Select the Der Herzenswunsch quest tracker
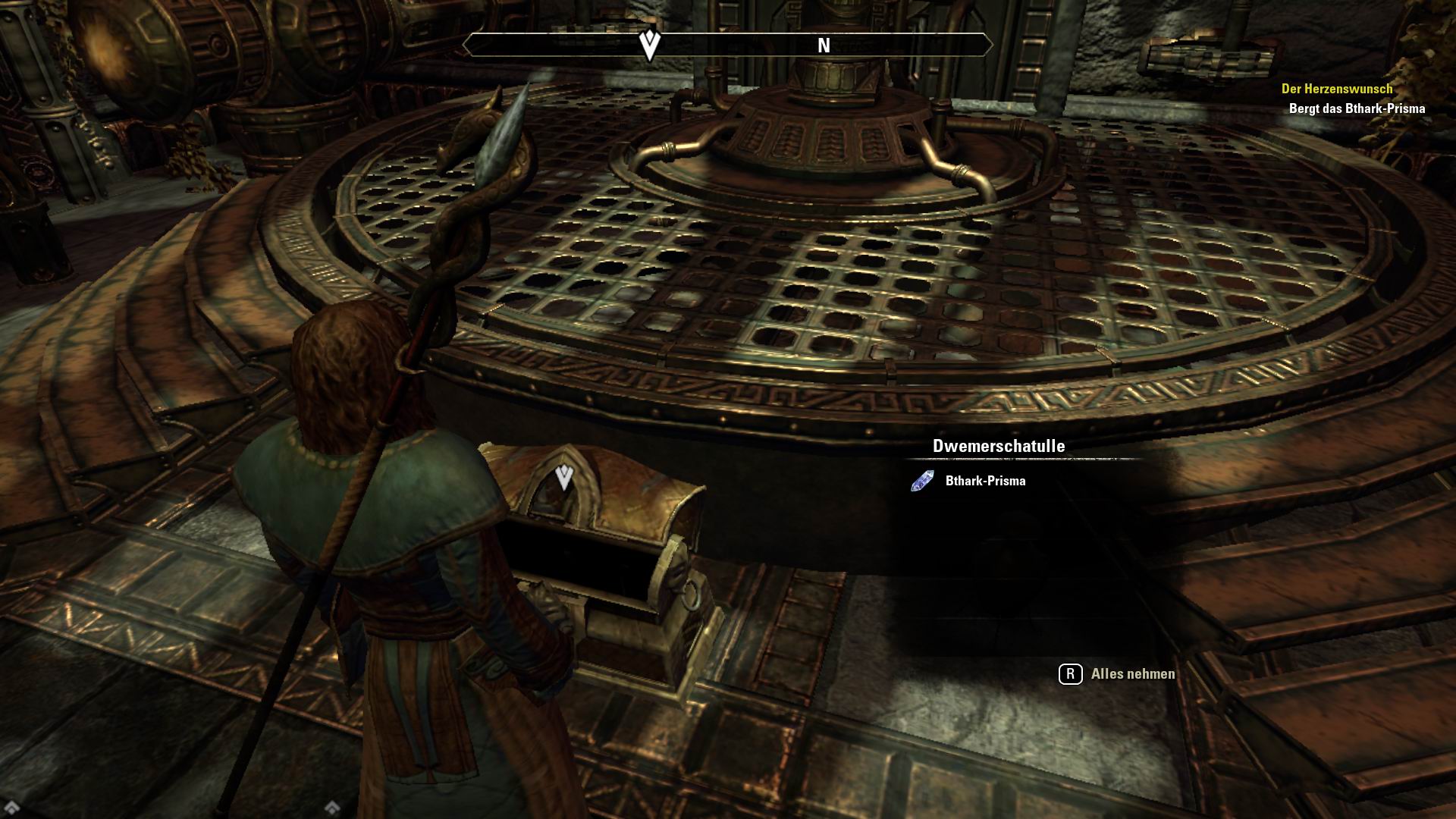 [1336, 89]
